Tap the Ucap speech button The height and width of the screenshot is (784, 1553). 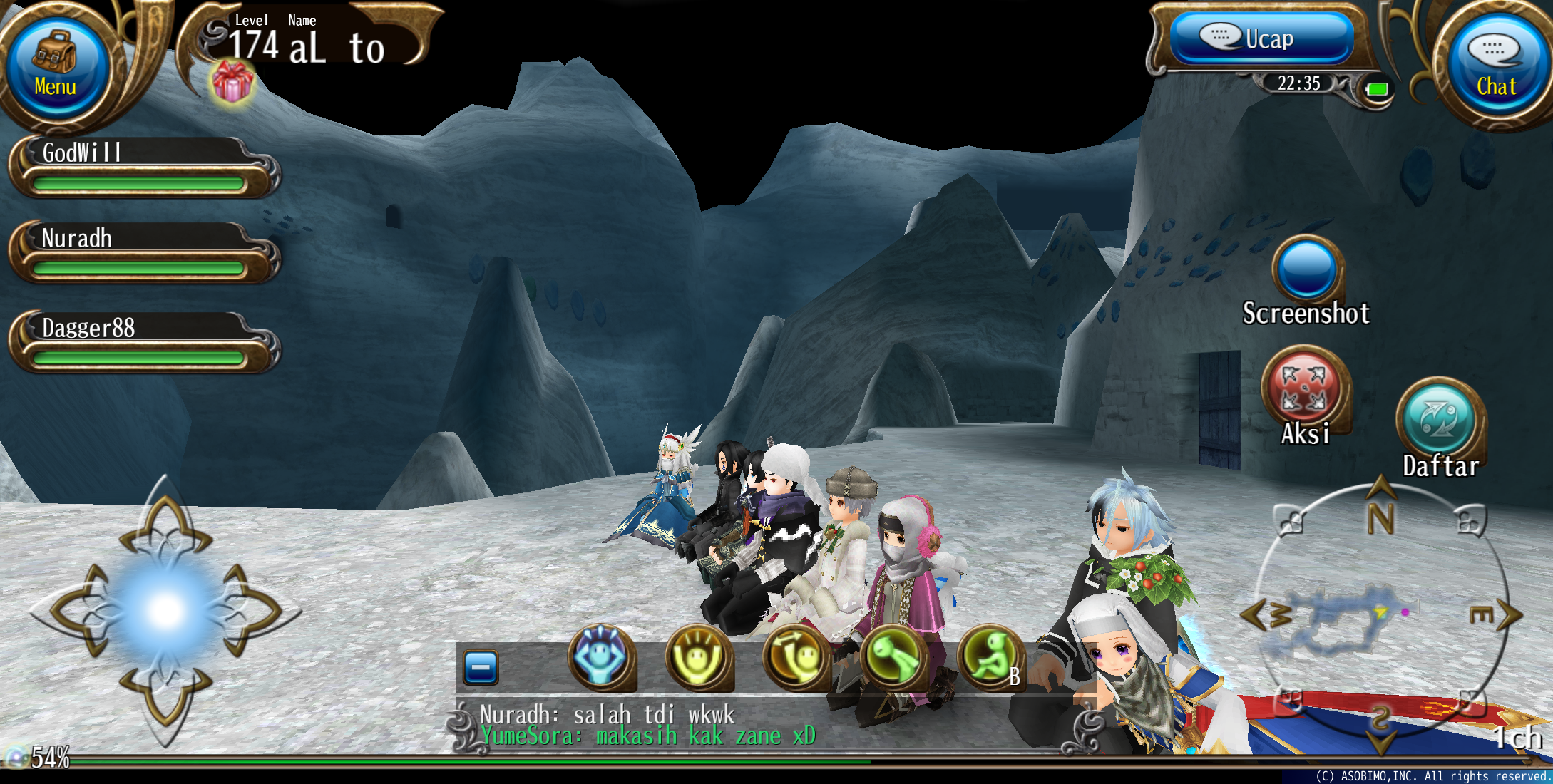click(1261, 38)
